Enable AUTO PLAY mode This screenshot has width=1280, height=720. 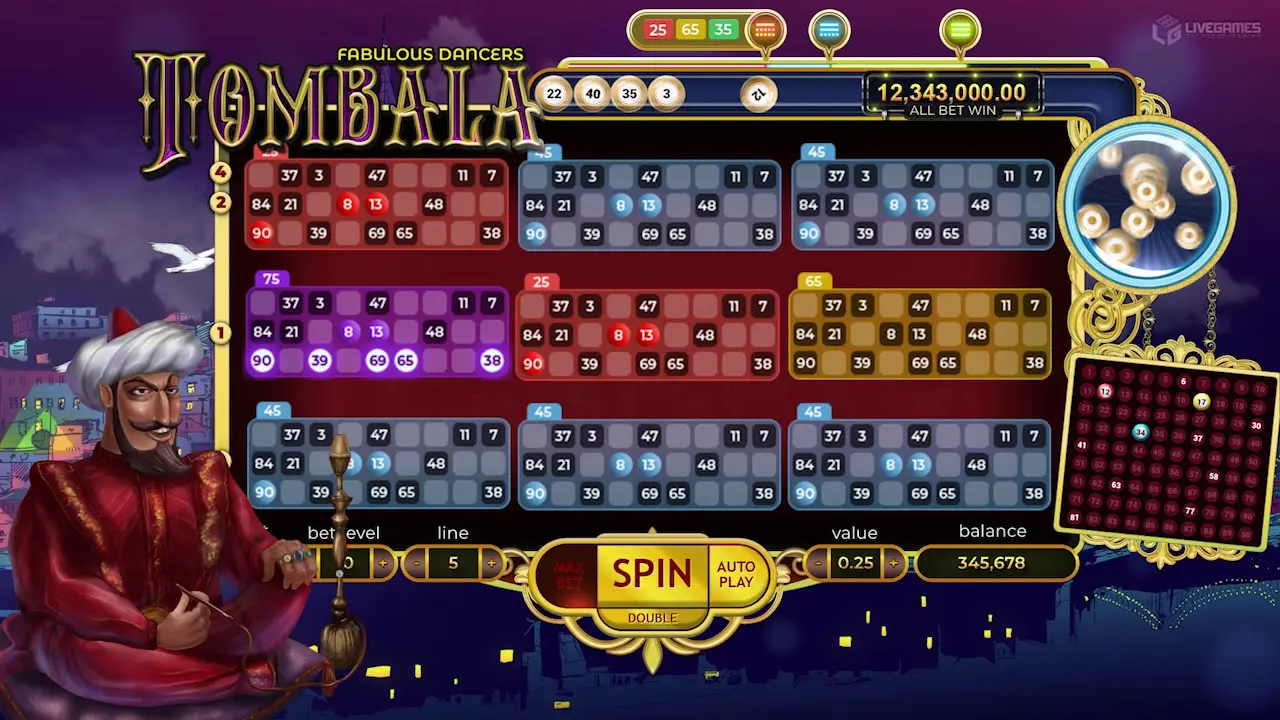pos(736,574)
